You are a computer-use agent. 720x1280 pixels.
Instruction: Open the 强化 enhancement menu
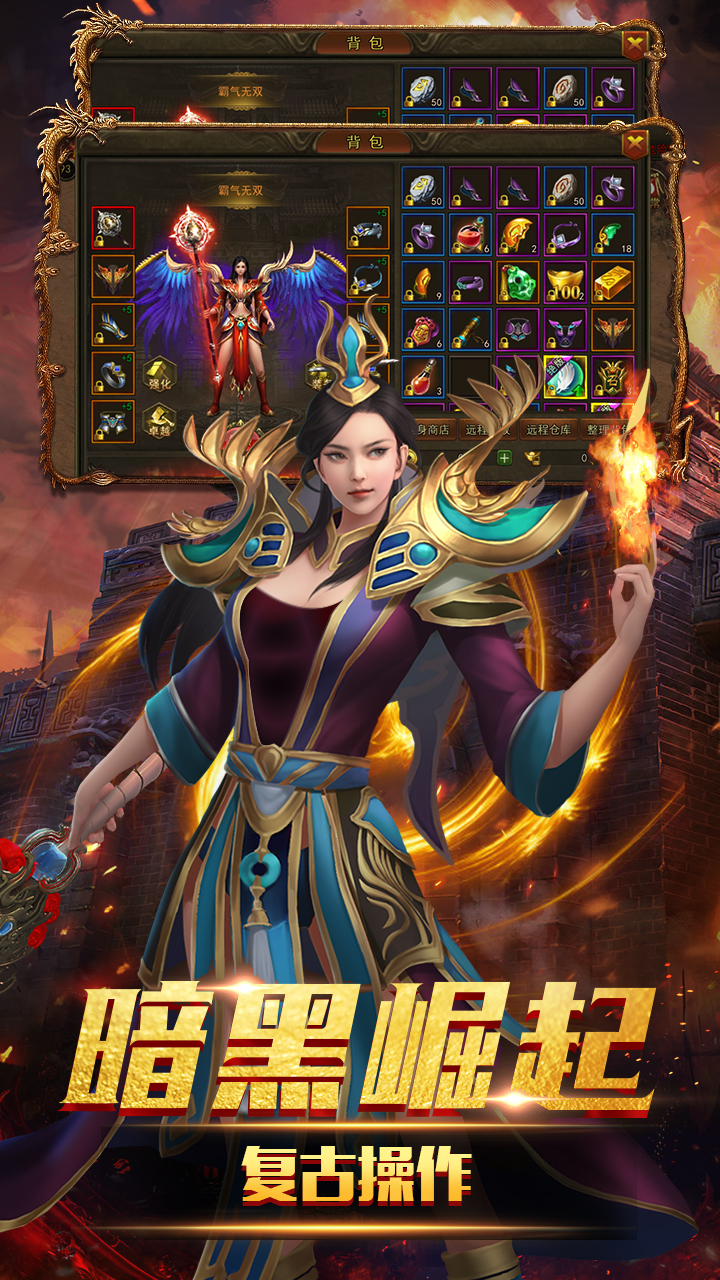click(162, 371)
